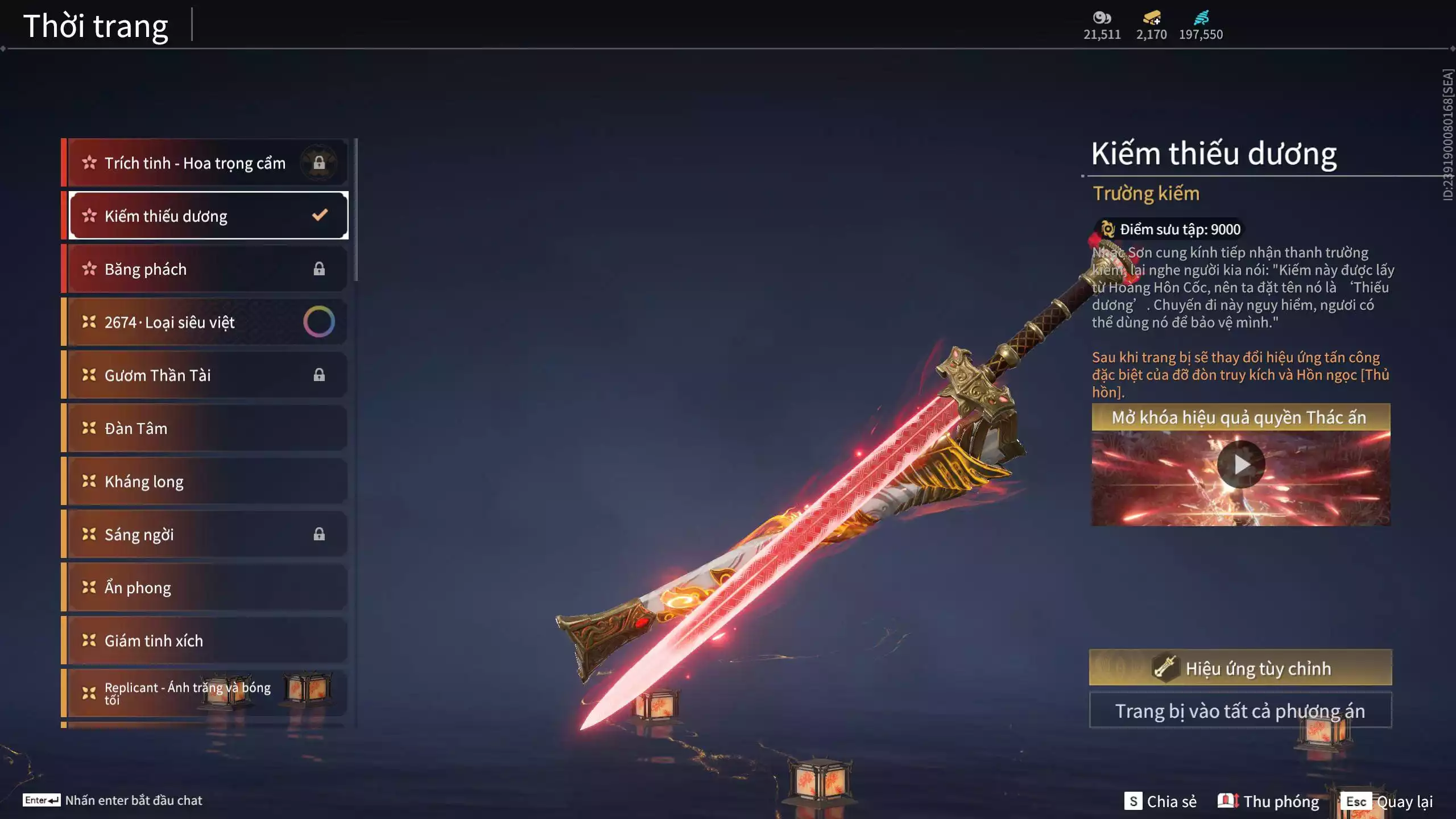The image size is (1456, 819).
Task: Play the Thác ấn effect preview video
Action: 1240,465
